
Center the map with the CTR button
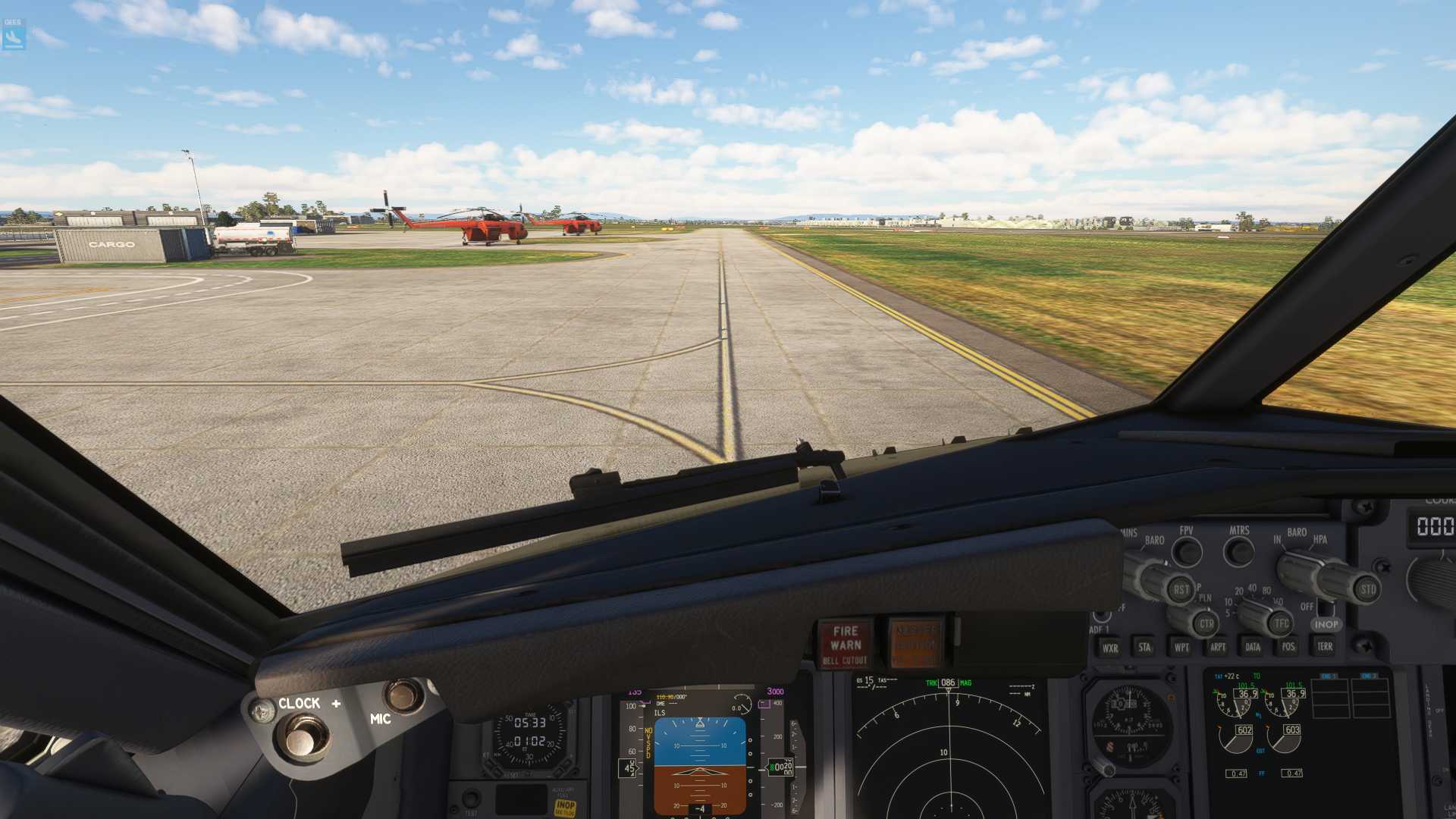(x=1206, y=624)
